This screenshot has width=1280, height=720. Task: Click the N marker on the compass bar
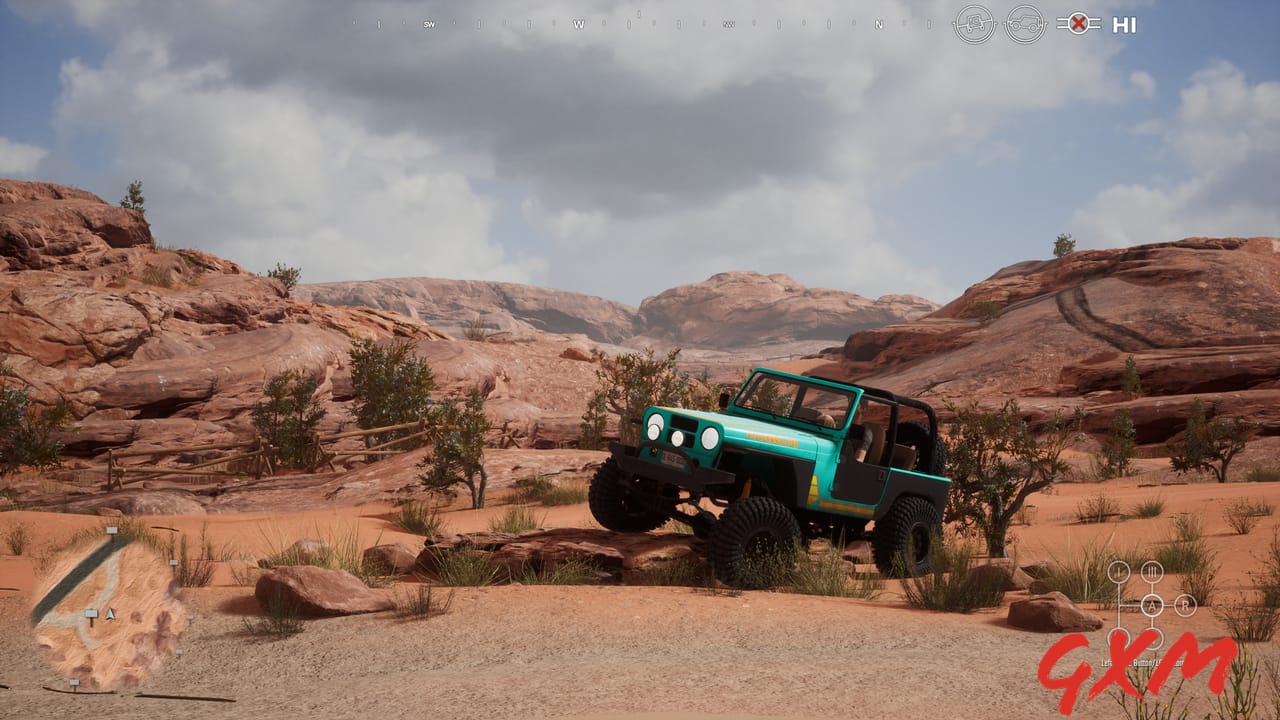point(879,24)
